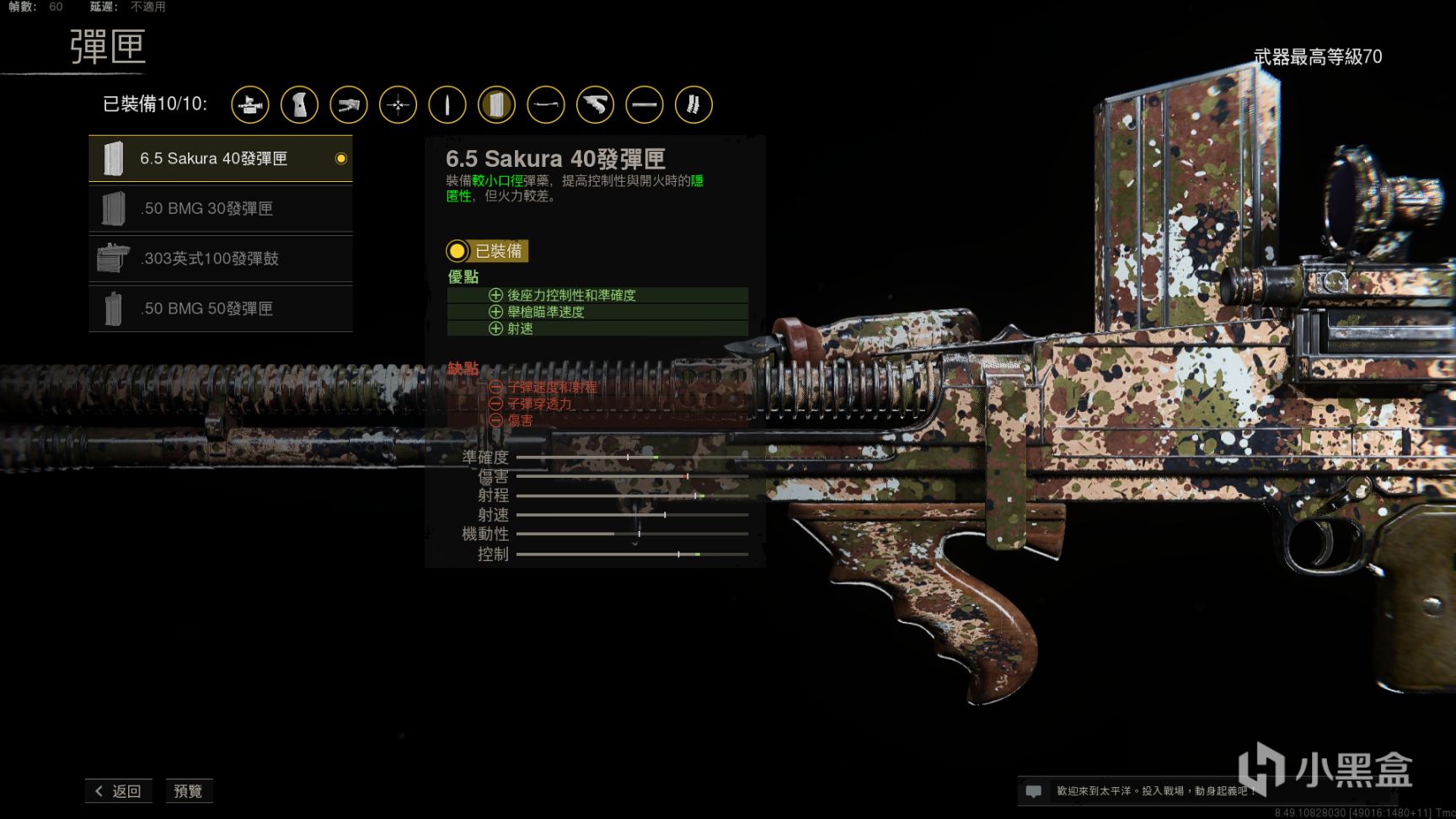Click the highlighted magazine attachment icon
Screen dimensions: 1456x819
[496, 105]
